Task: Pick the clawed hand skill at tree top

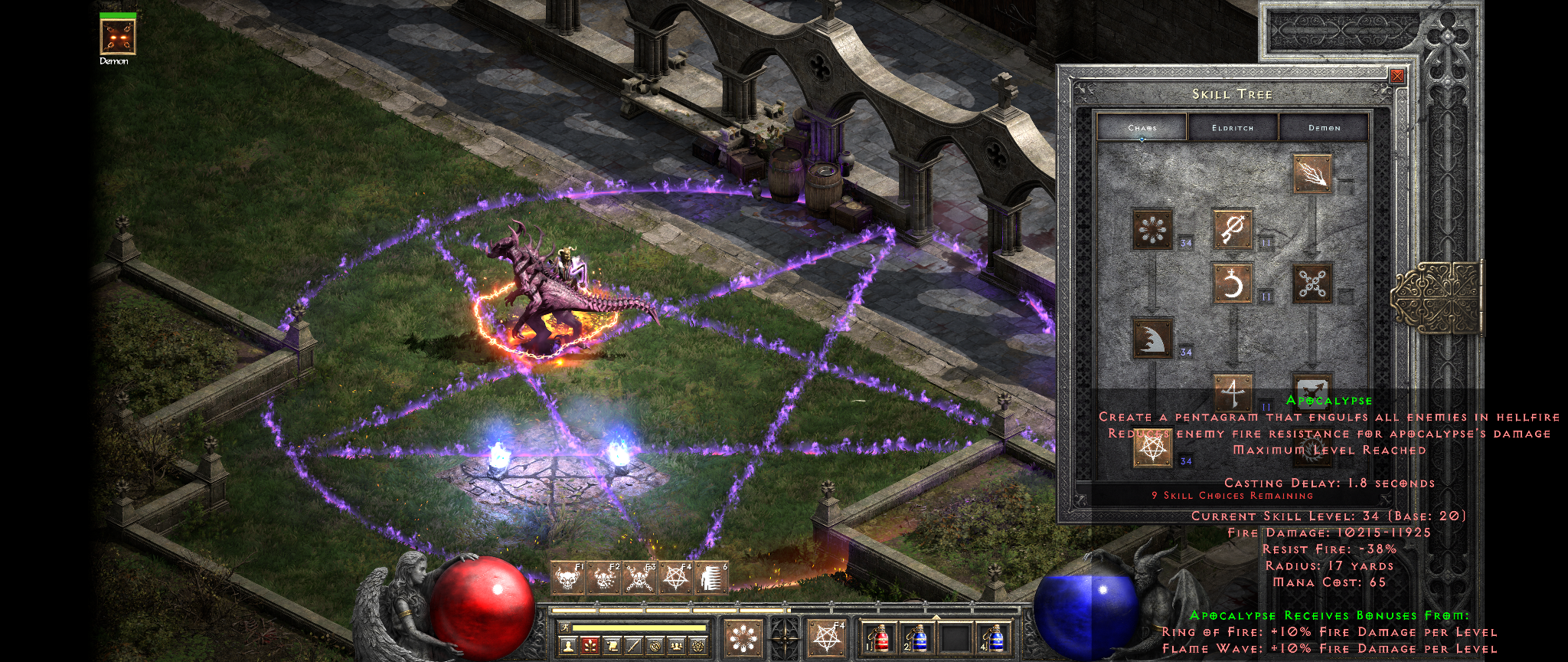Action: click(x=1312, y=174)
